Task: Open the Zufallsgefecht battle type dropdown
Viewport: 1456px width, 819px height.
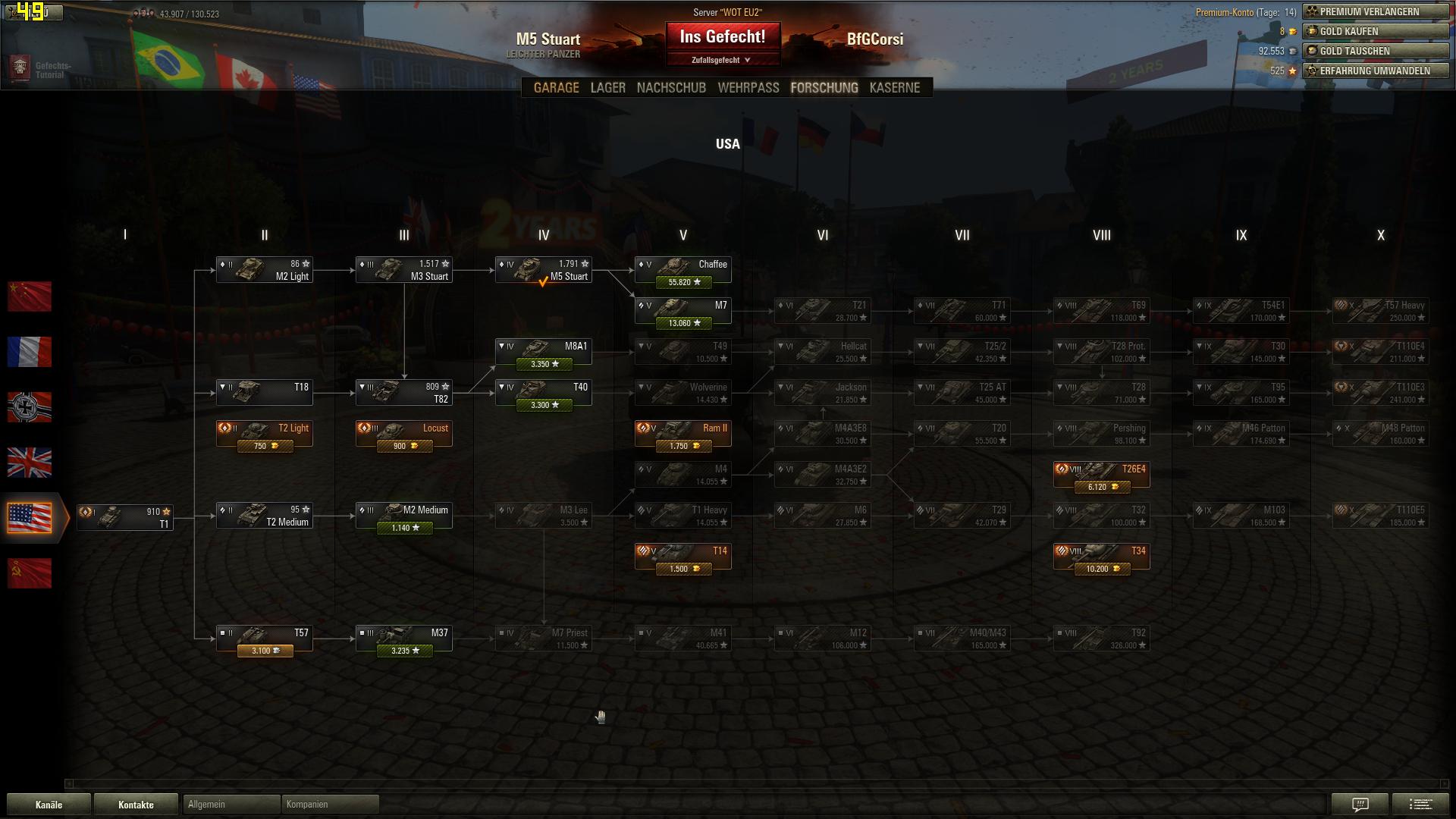Action: point(721,60)
